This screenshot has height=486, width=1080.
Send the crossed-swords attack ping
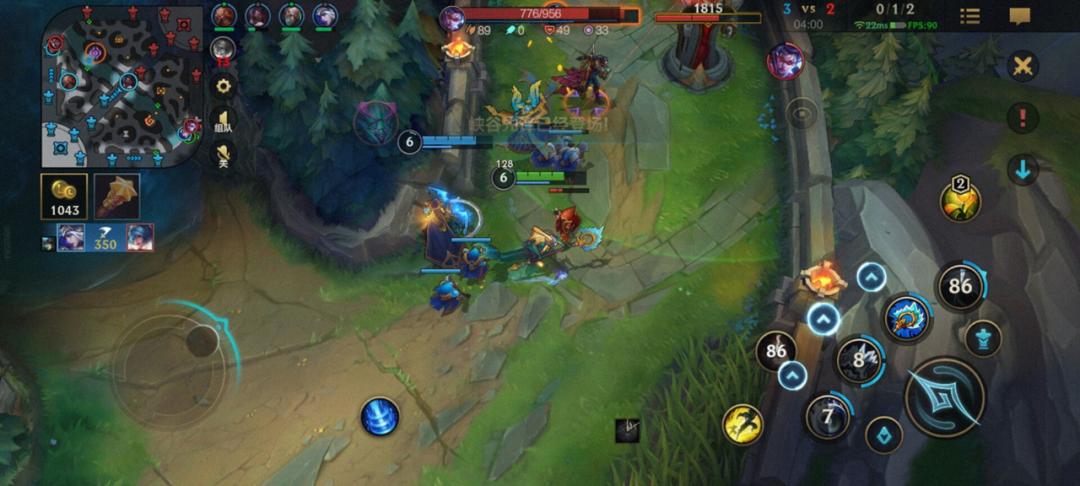1022,68
